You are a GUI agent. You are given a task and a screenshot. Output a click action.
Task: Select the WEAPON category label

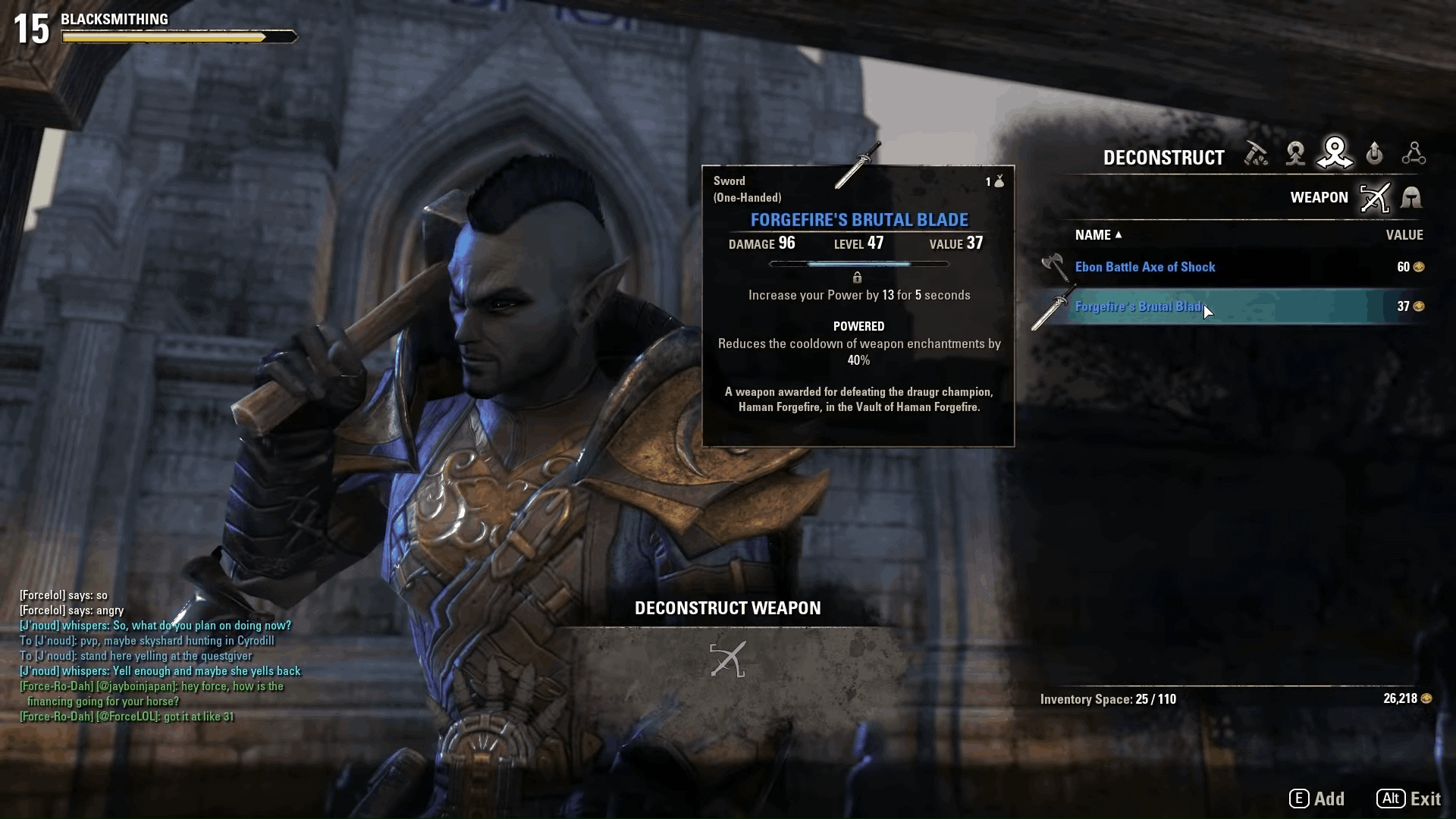[x=1319, y=197]
